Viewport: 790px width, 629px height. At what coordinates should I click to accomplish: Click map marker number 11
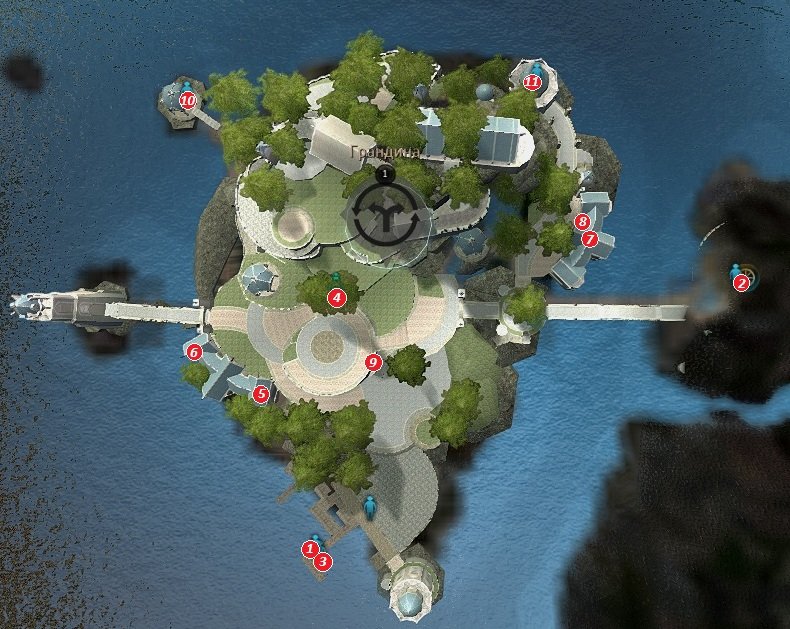click(532, 82)
